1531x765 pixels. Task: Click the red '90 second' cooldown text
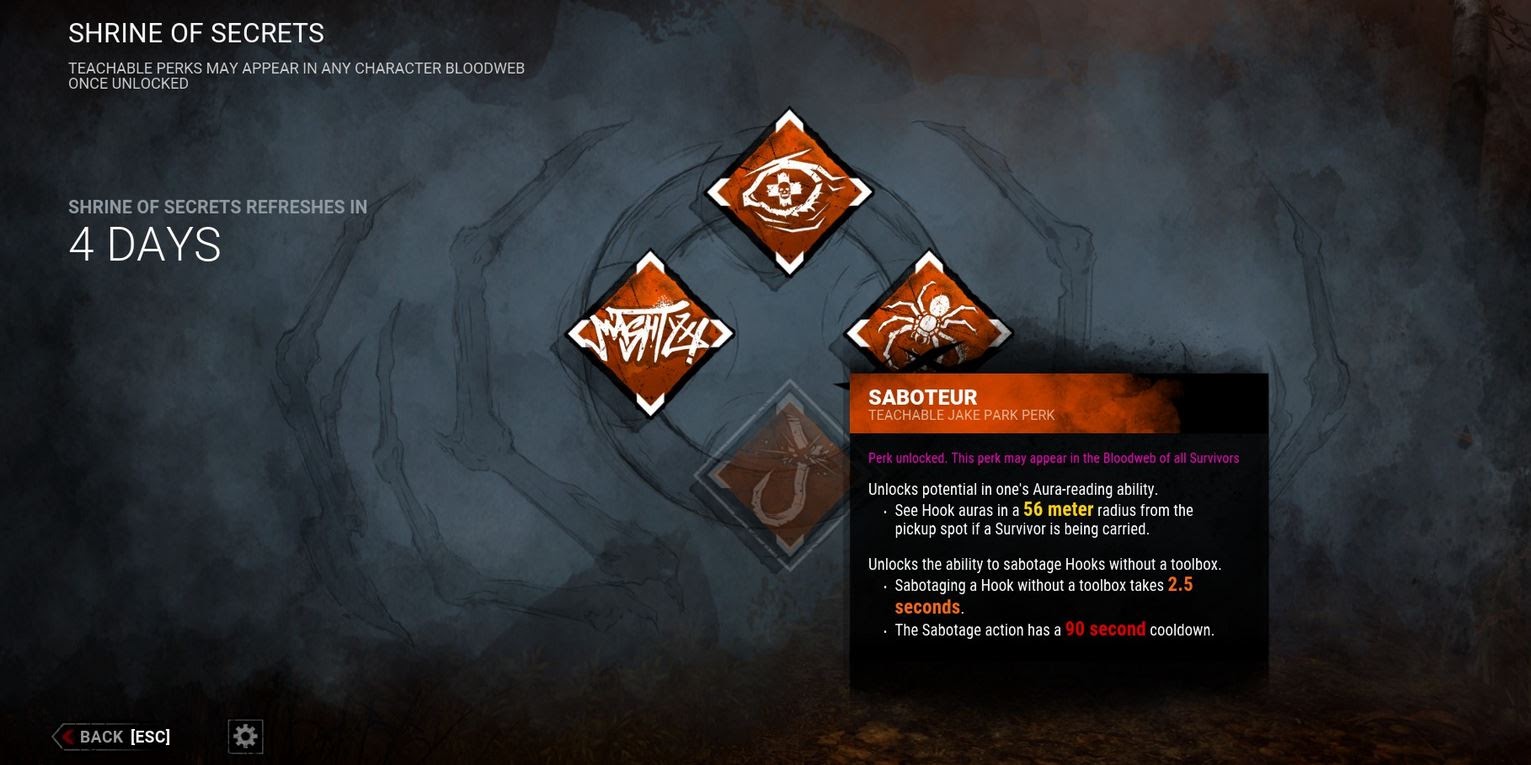click(x=1105, y=630)
